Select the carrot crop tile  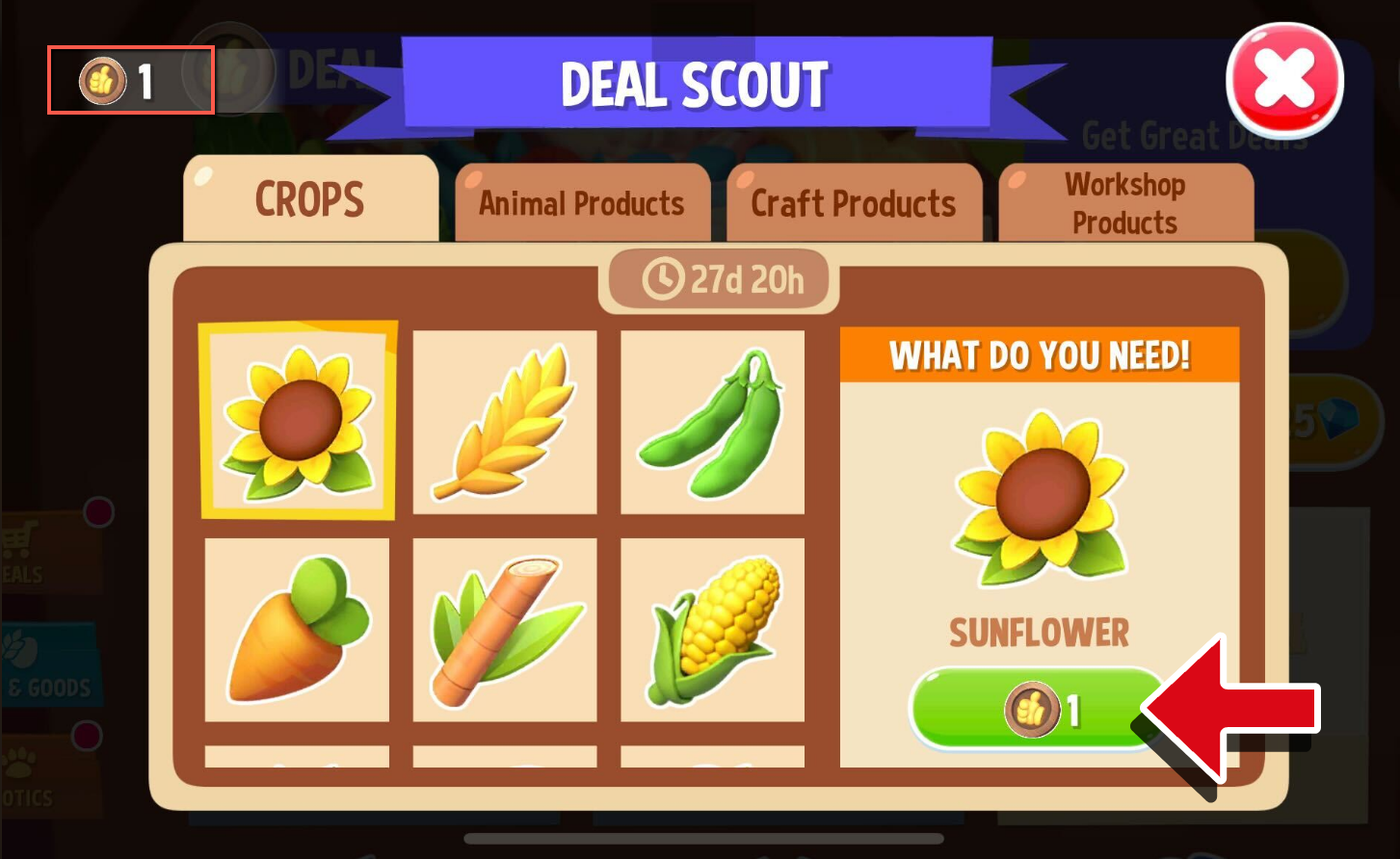click(298, 630)
